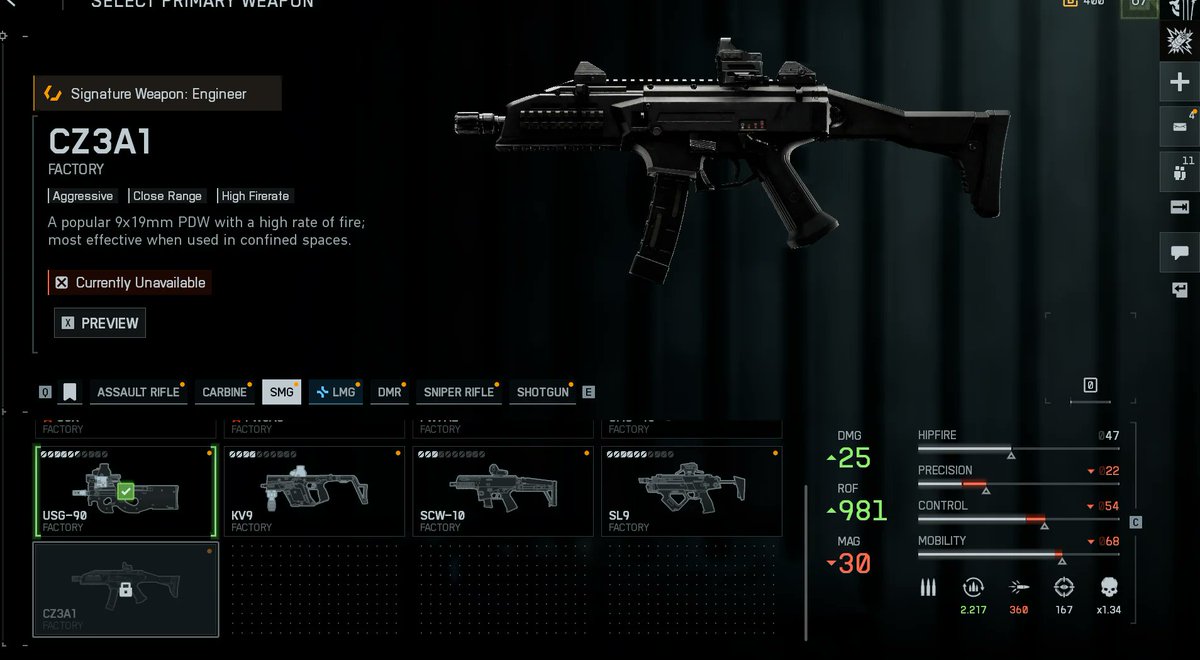Switch to the Assault Rifle tab

[137, 392]
